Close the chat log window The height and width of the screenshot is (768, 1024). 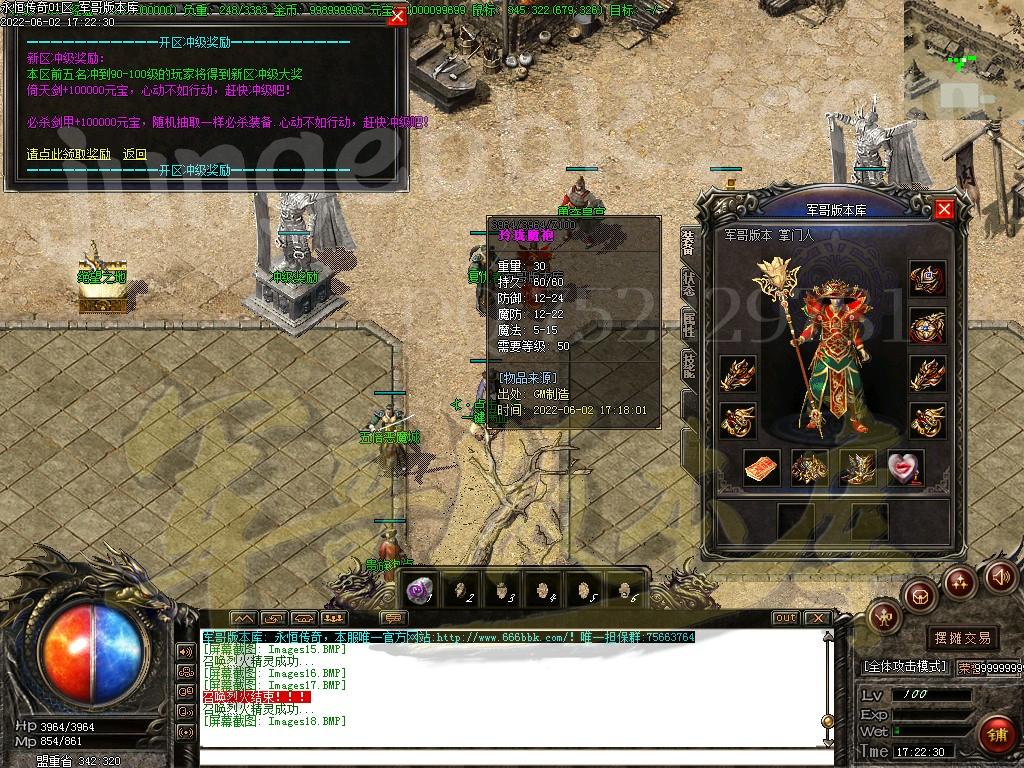(817, 618)
